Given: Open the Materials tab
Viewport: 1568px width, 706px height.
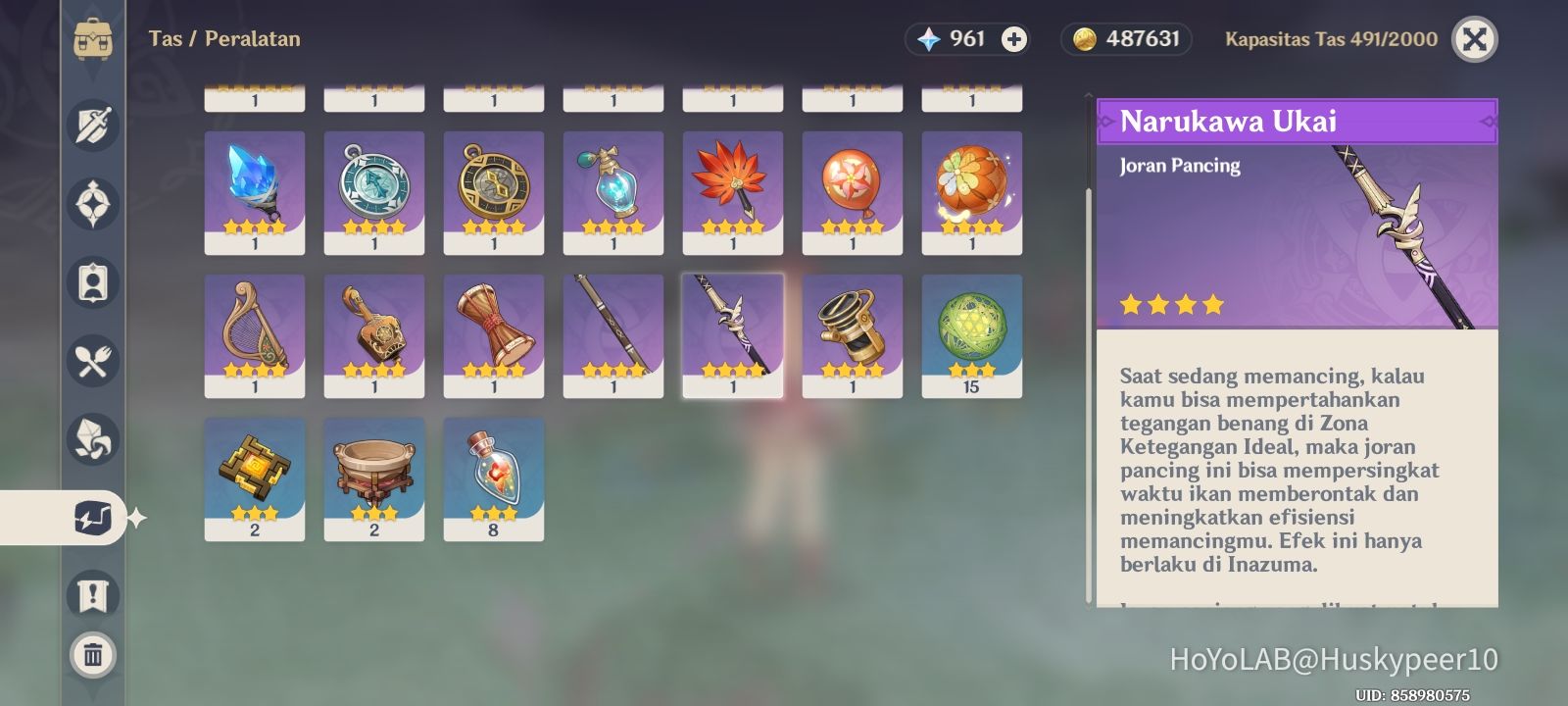Looking at the screenshot, I should point(94,439).
